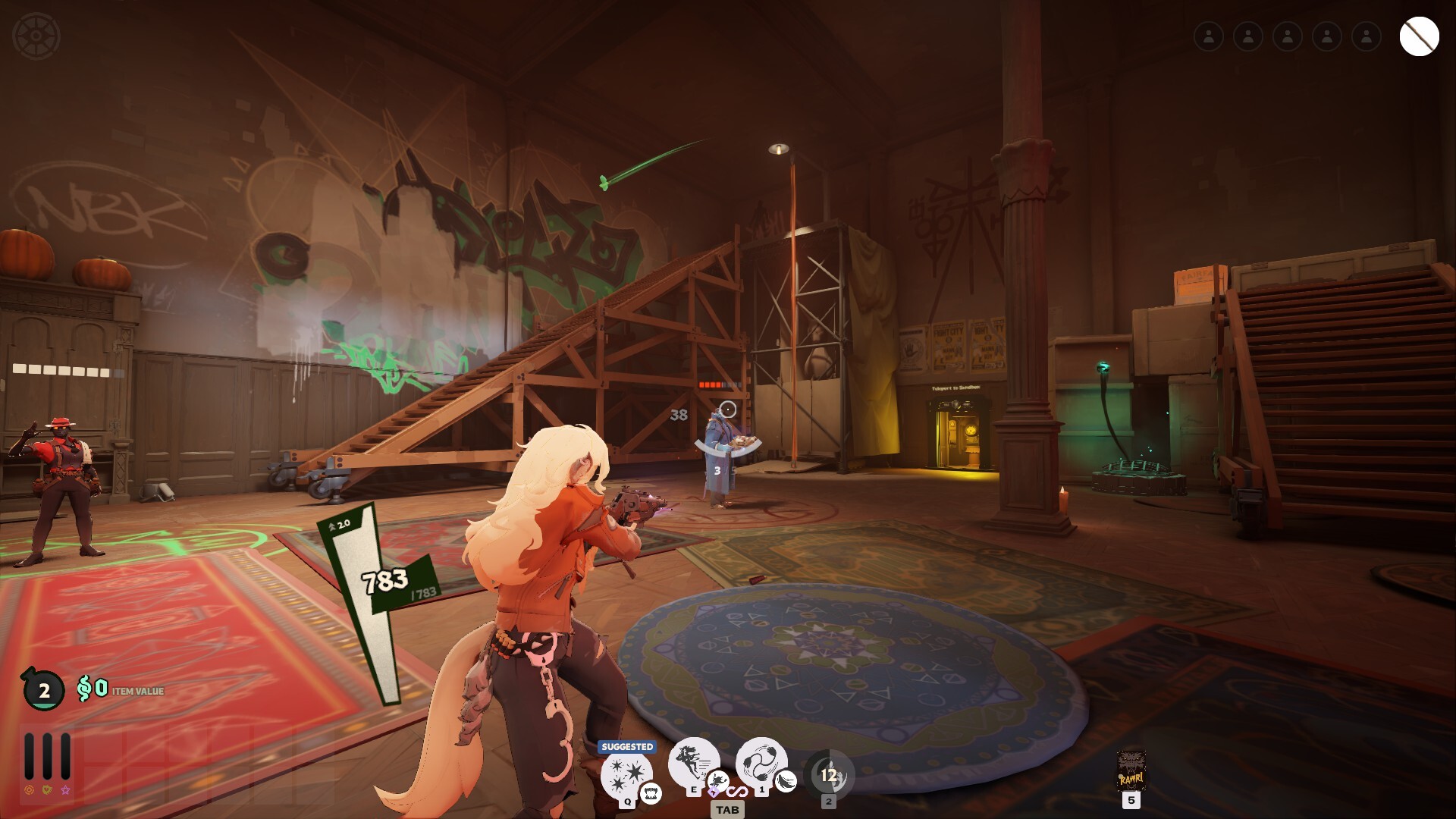The image size is (1456, 819).
Task: Click the pink infinity icon under the abilities
Action: (x=738, y=792)
